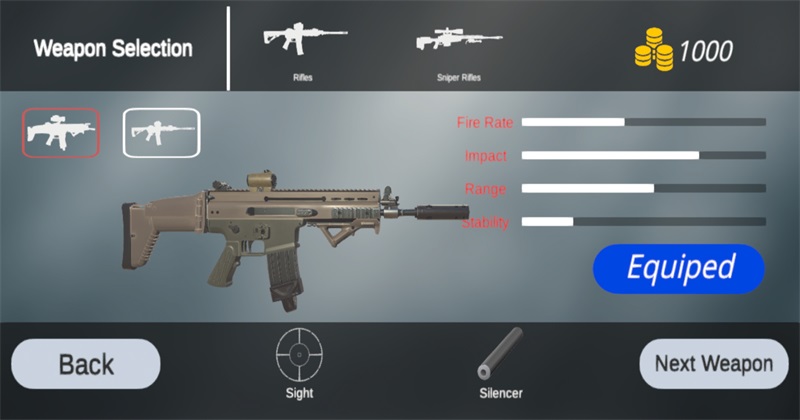Image resolution: width=800 pixels, height=420 pixels.
Task: Select the red-outlined rifle thumbnail
Action: pos(61,132)
